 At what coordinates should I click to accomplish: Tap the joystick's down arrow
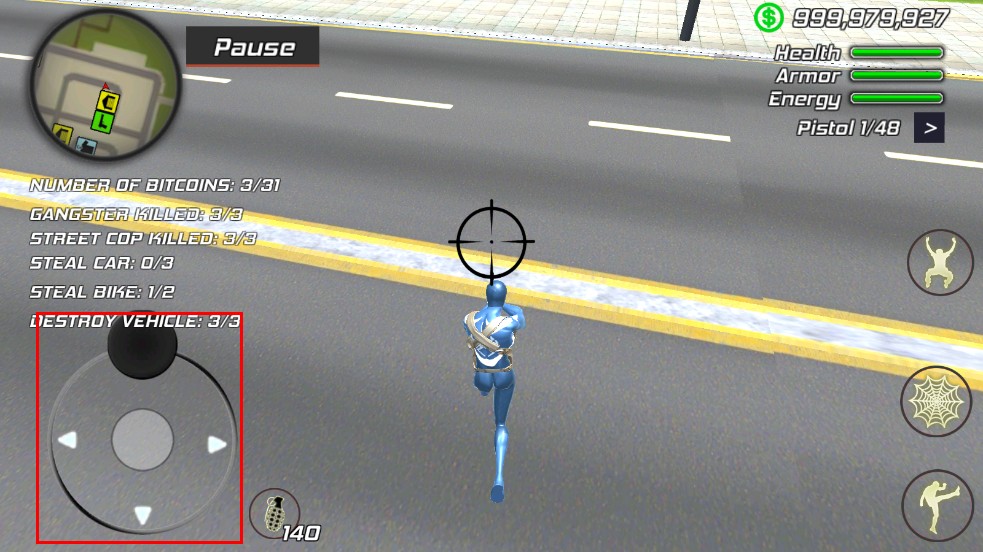143,515
